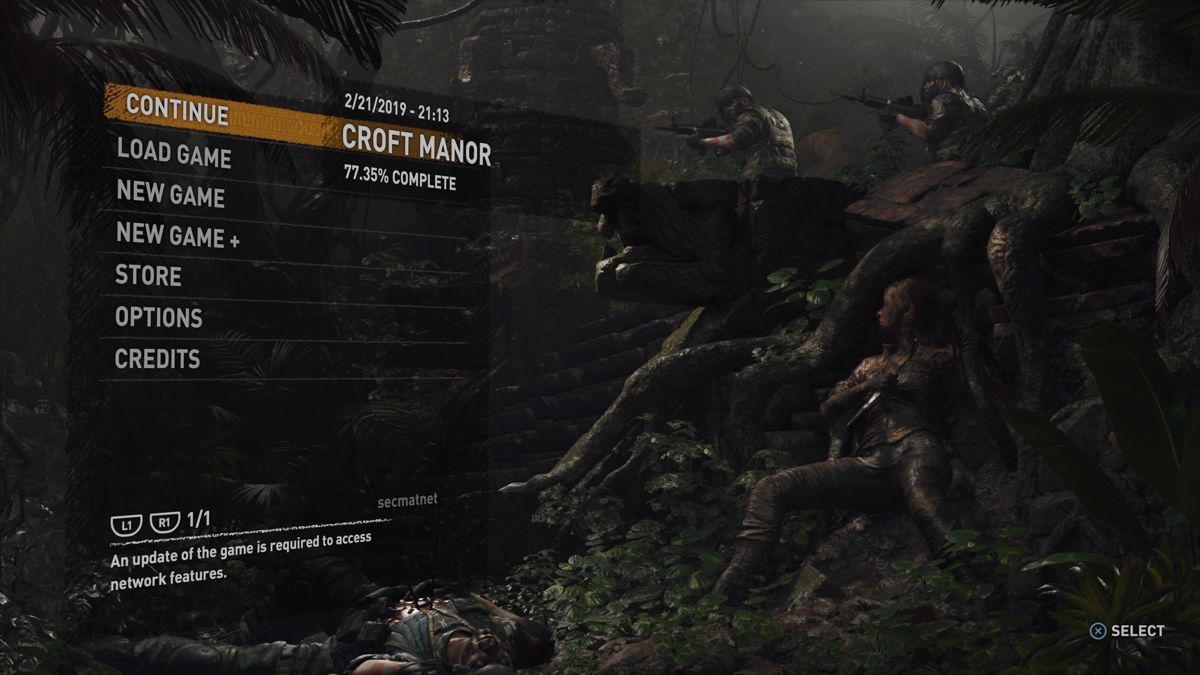
Task: Open the Load Game menu
Action: pos(174,154)
